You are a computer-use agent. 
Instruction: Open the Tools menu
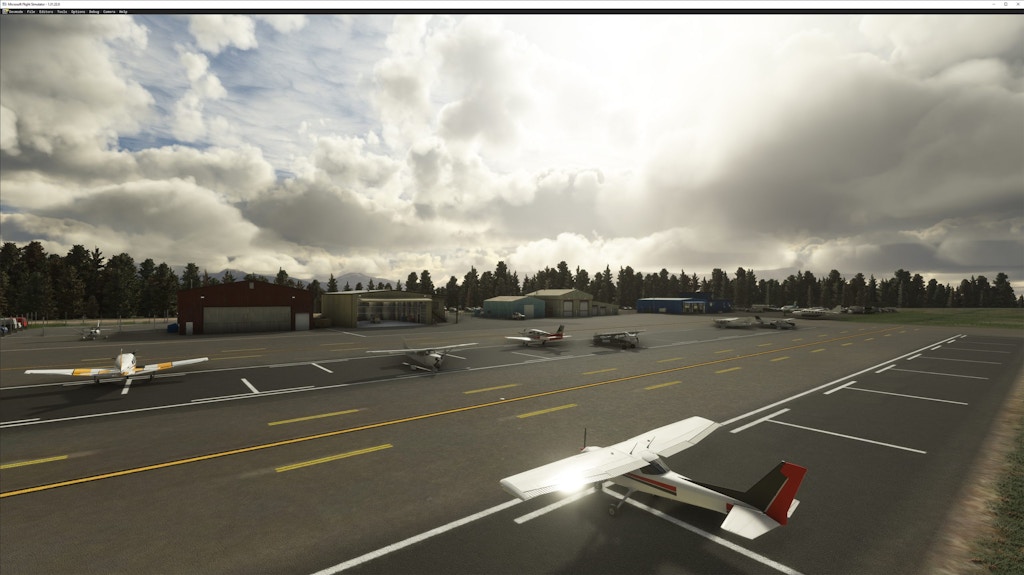coord(62,11)
